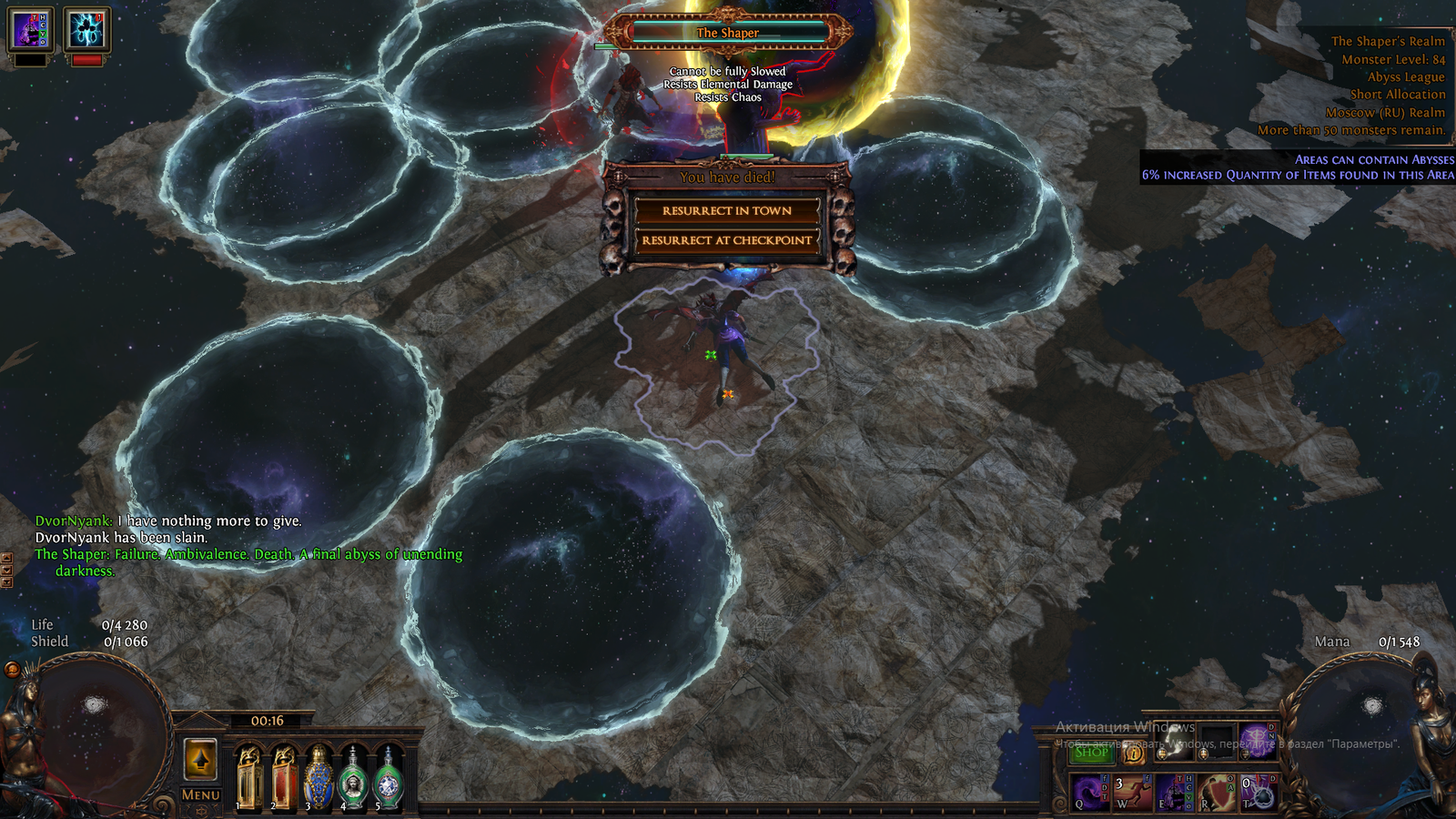Select Resurrect at Checkpoint
1456x819 pixels.
tap(726, 240)
